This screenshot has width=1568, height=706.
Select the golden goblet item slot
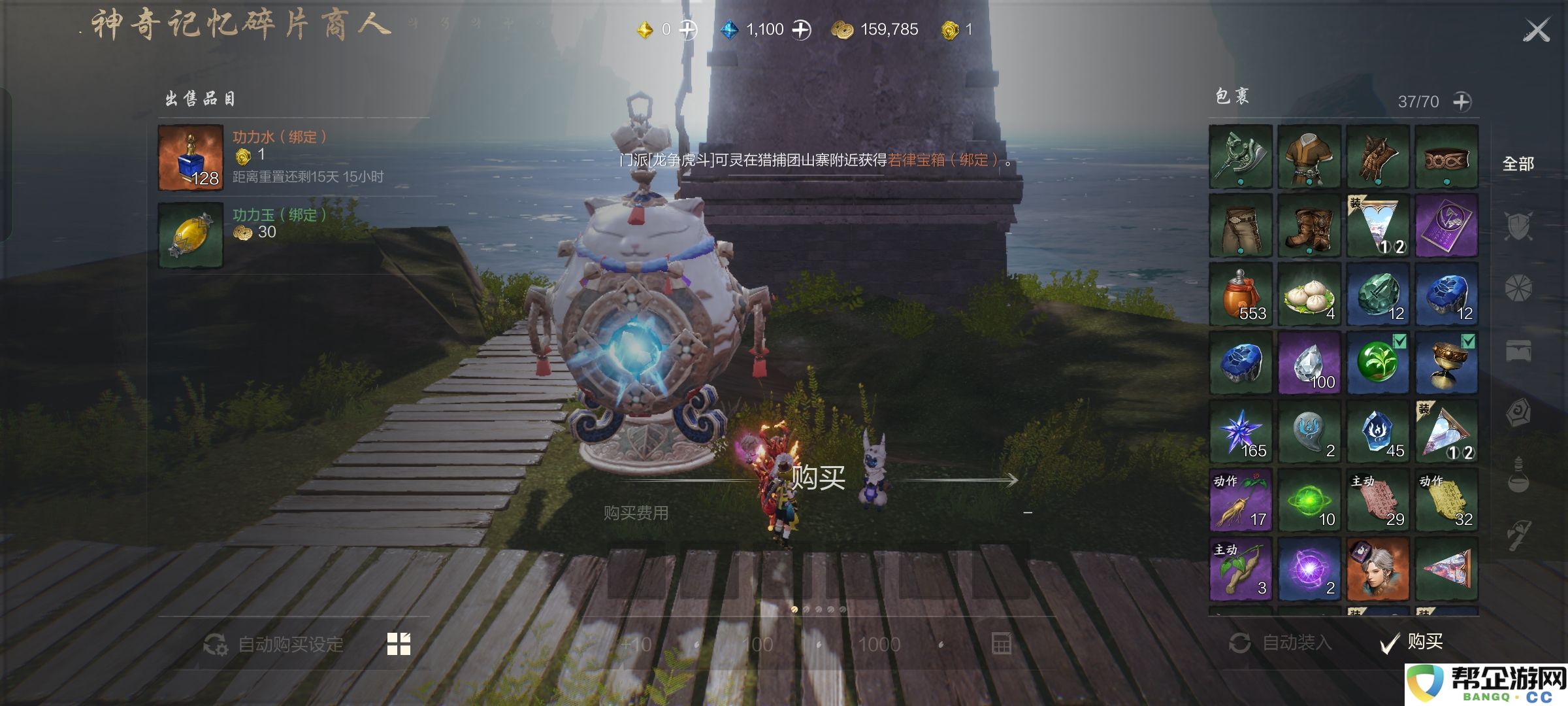click(1446, 363)
